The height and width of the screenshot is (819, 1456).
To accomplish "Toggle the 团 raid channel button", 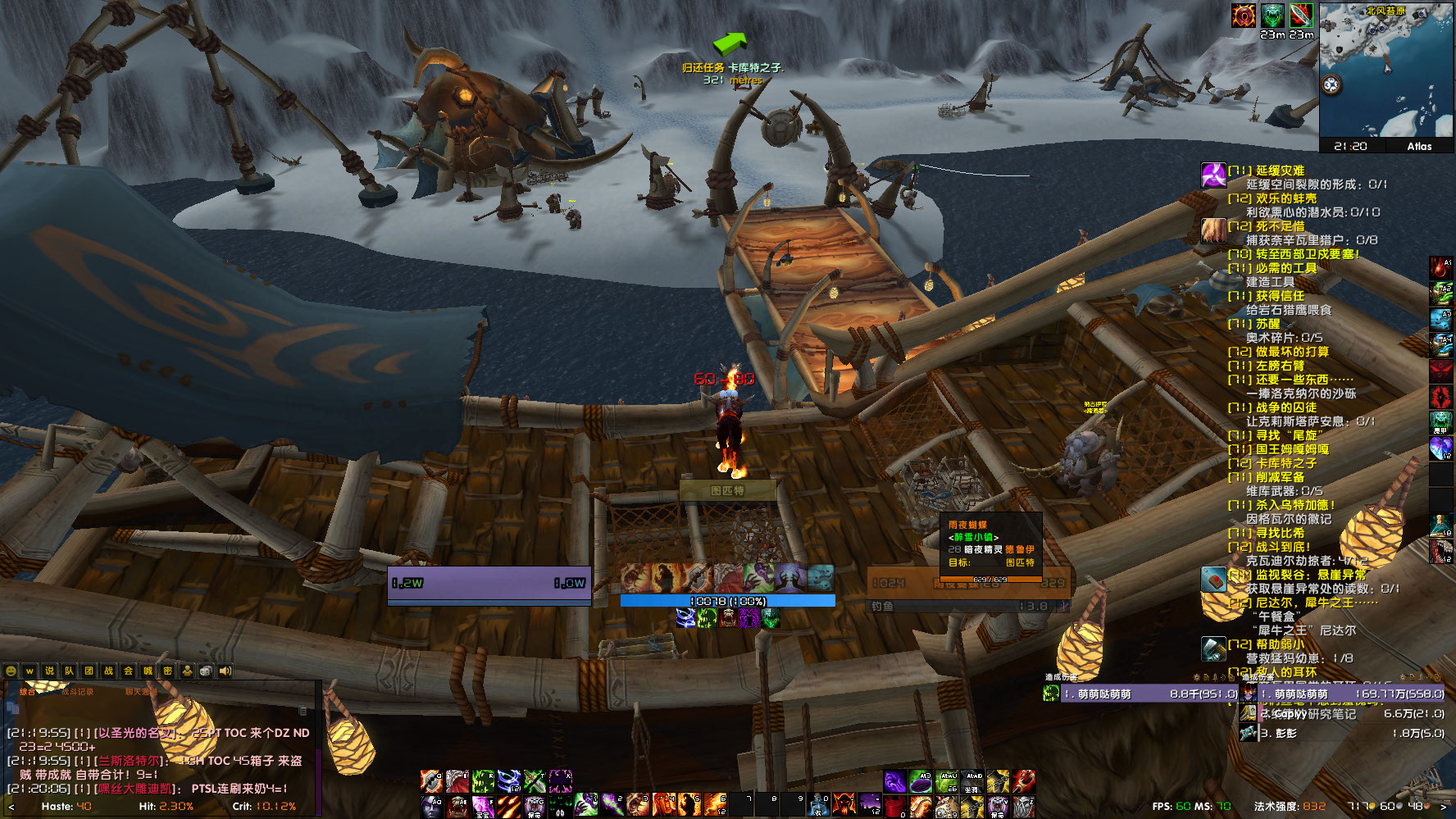I will point(89,671).
